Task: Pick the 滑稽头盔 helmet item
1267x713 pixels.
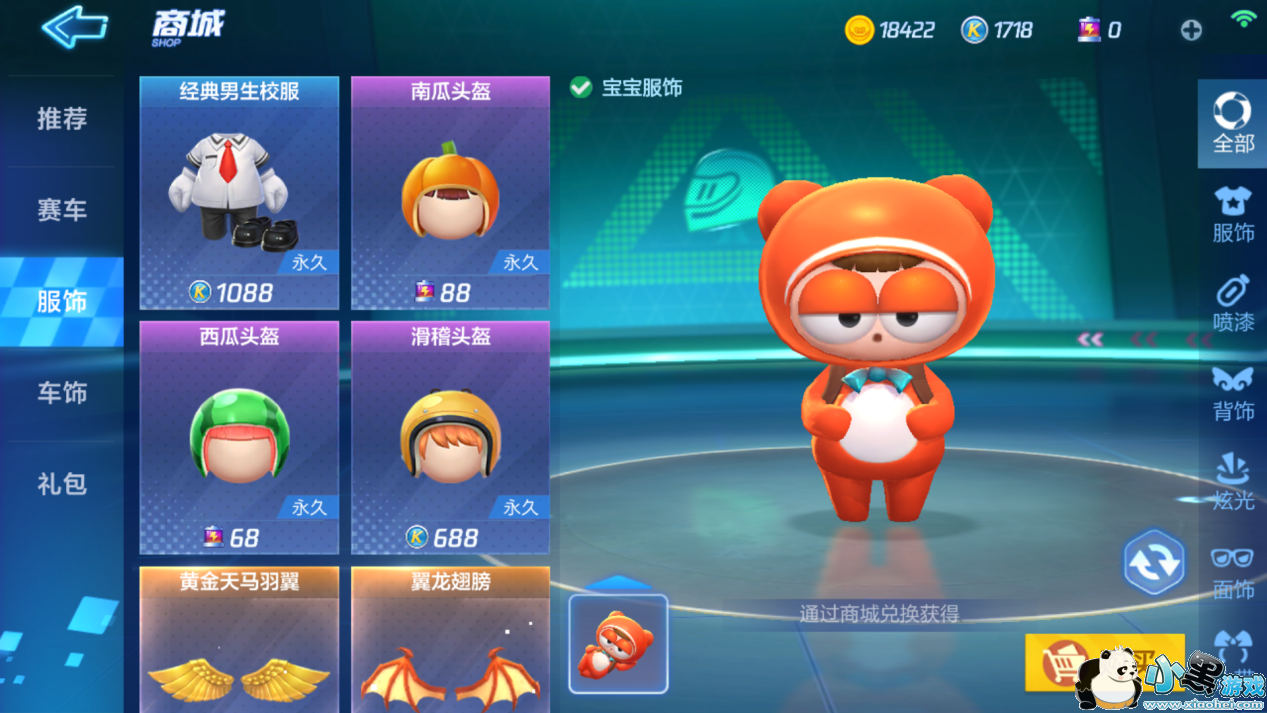Action: (x=450, y=438)
